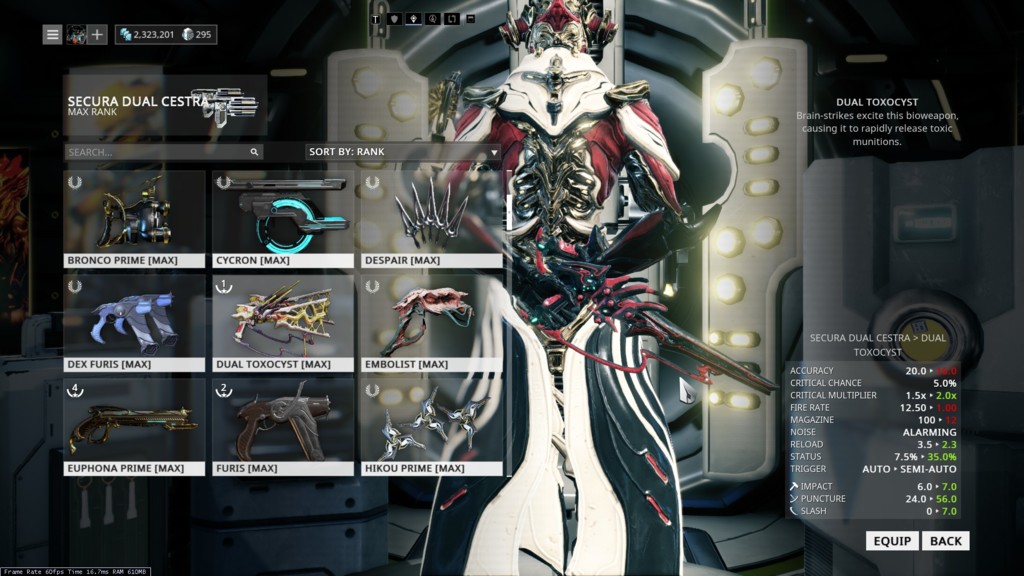The width and height of the screenshot is (1024, 576).
Task: Focus the weapon search field
Action: 157,152
